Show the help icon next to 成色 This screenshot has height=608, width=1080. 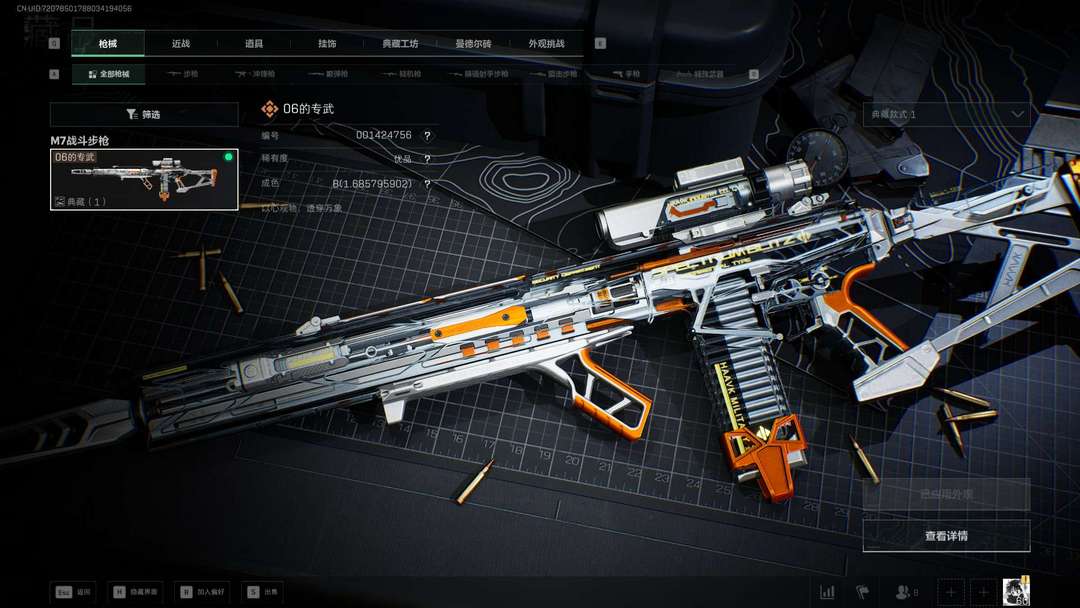[427, 184]
